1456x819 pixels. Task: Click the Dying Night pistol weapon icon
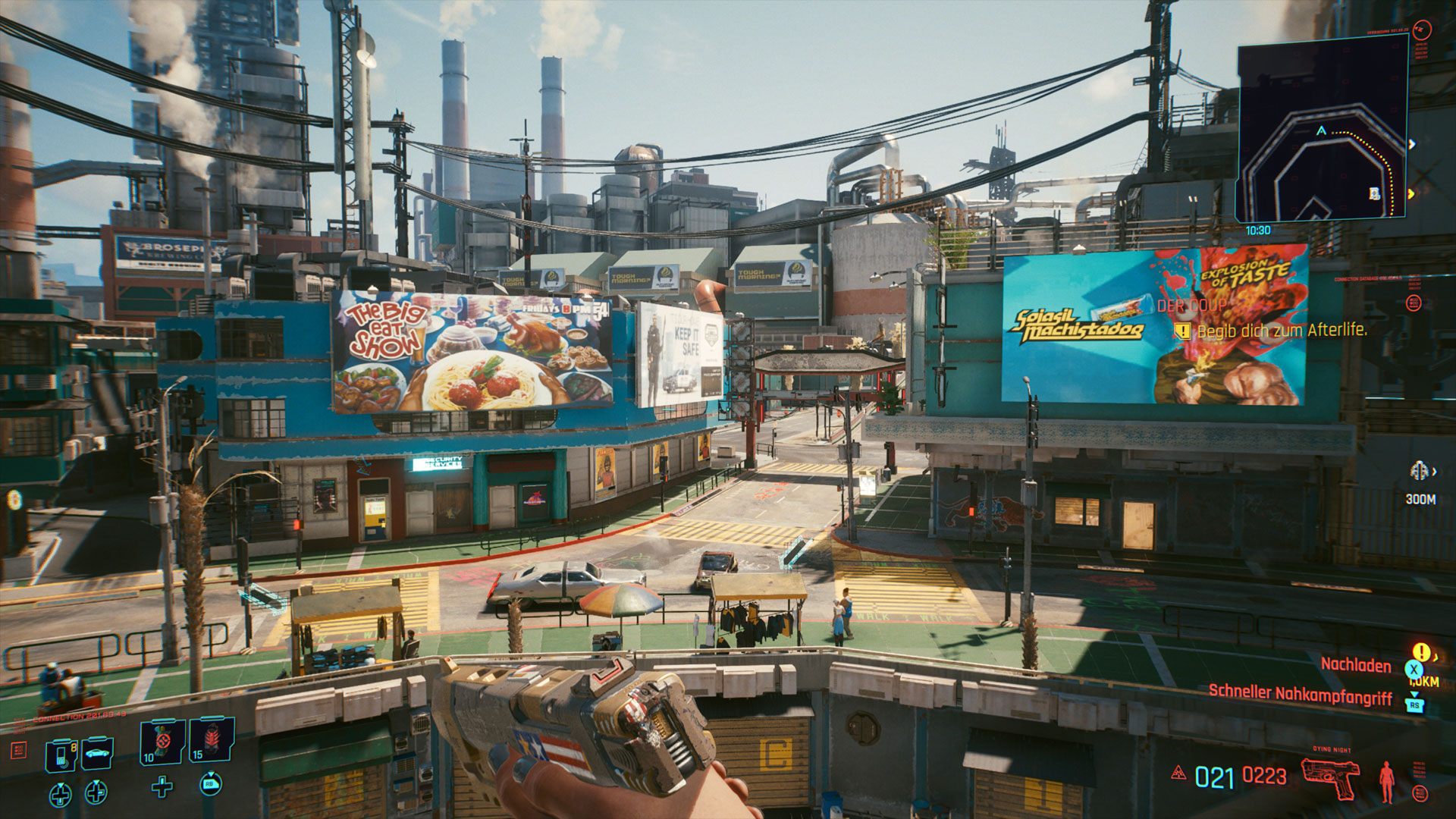(1330, 777)
